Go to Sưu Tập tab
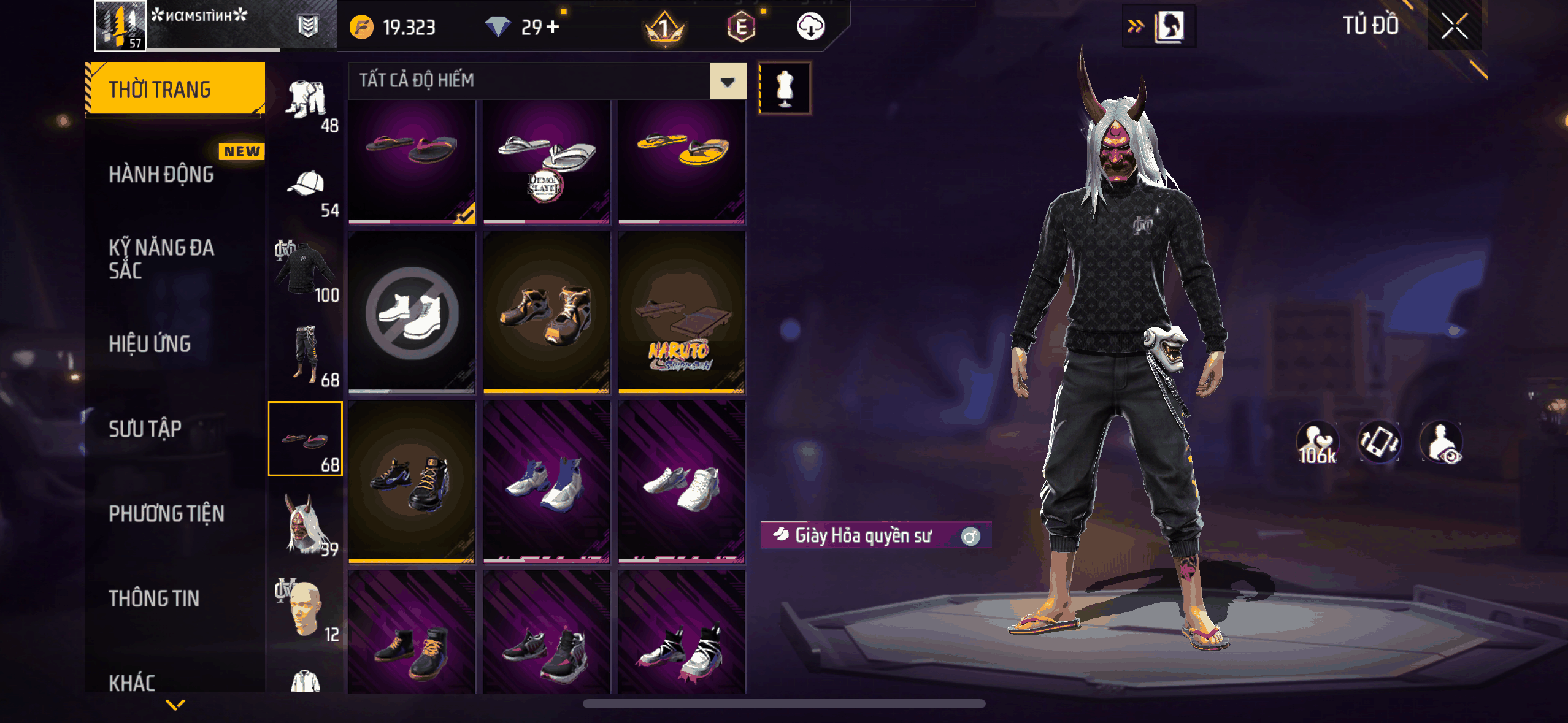 coord(145,429)
